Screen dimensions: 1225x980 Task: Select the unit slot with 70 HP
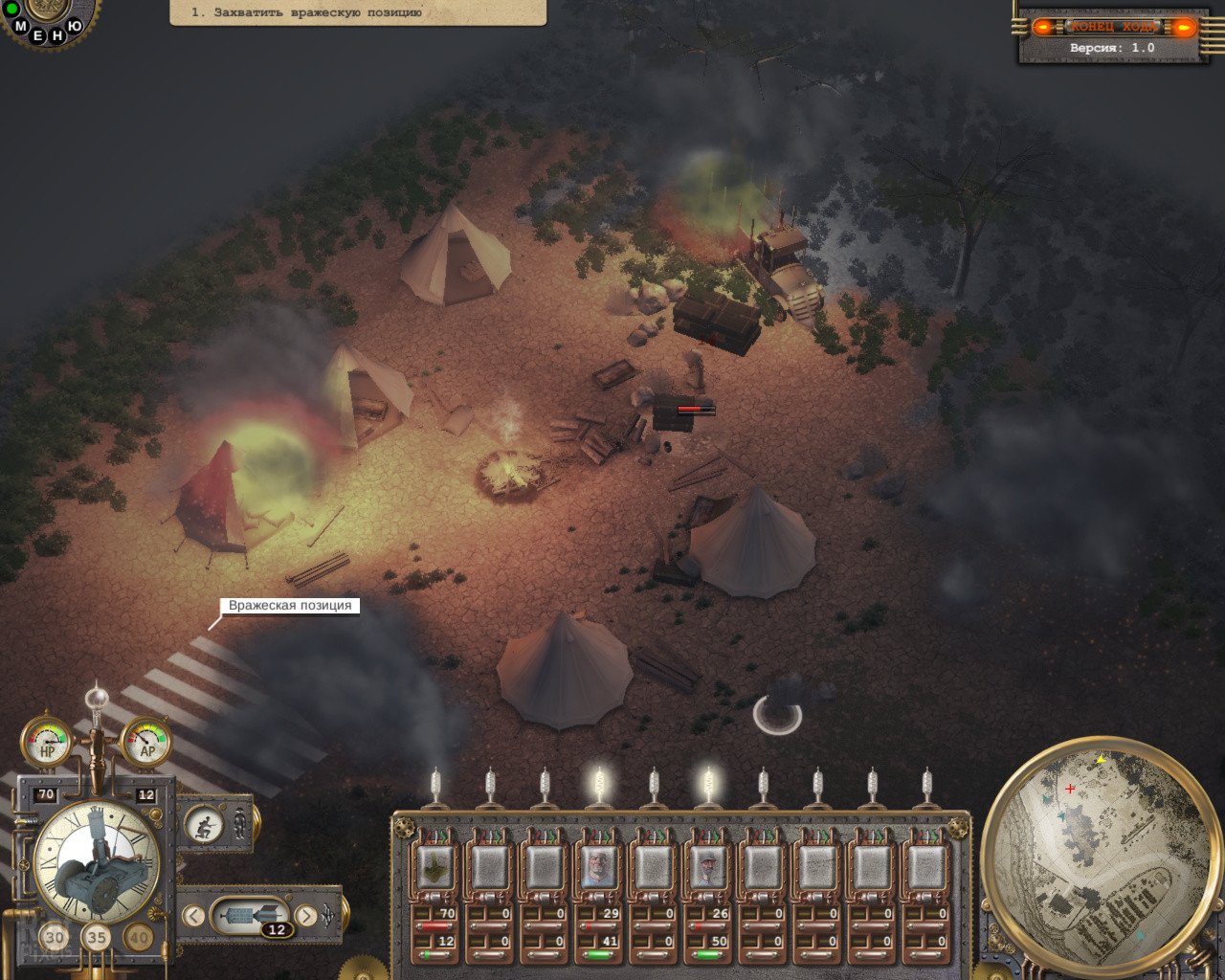click(434, 867)
